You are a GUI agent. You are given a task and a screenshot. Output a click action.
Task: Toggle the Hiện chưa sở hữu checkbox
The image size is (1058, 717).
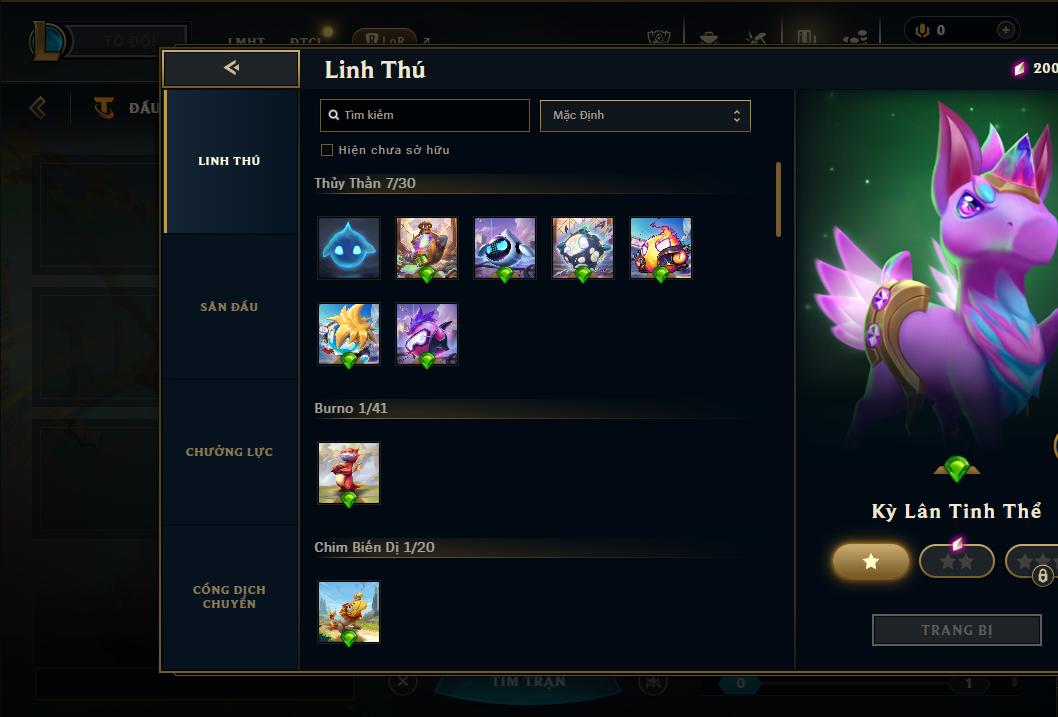pos(327,150)
